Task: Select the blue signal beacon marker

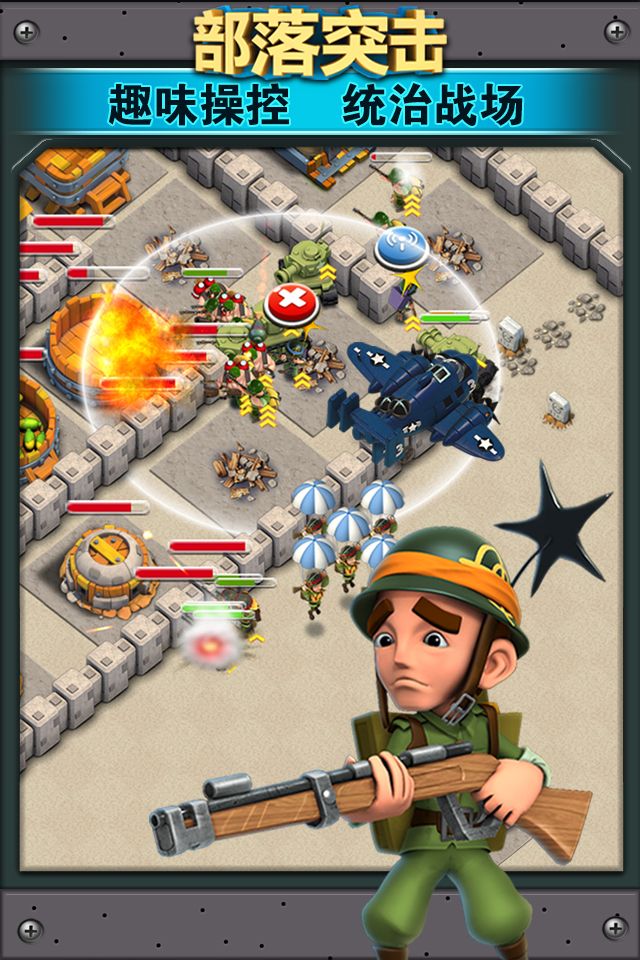Action: point(400,247)
